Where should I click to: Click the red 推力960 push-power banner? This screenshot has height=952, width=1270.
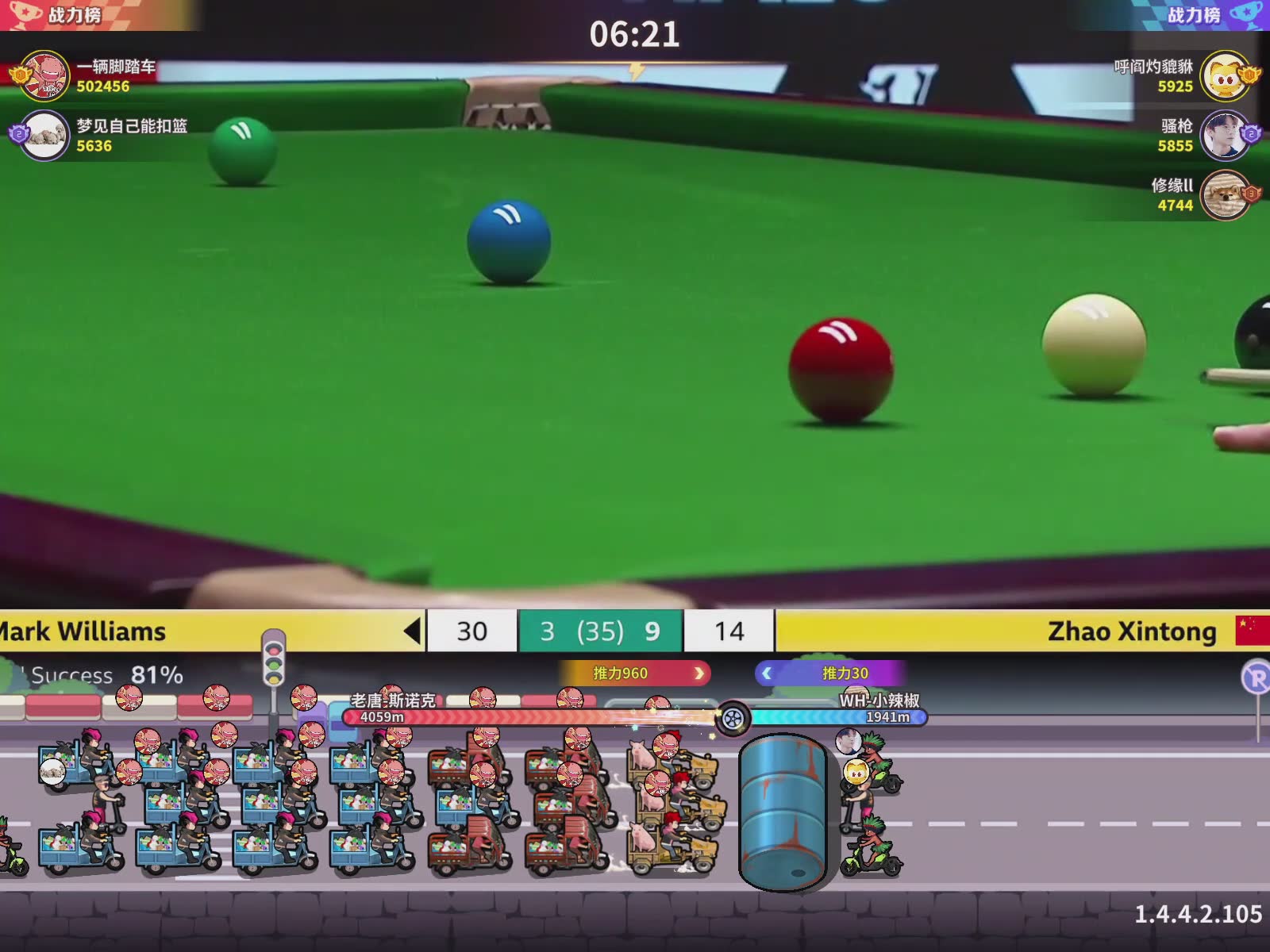point(633,674)
